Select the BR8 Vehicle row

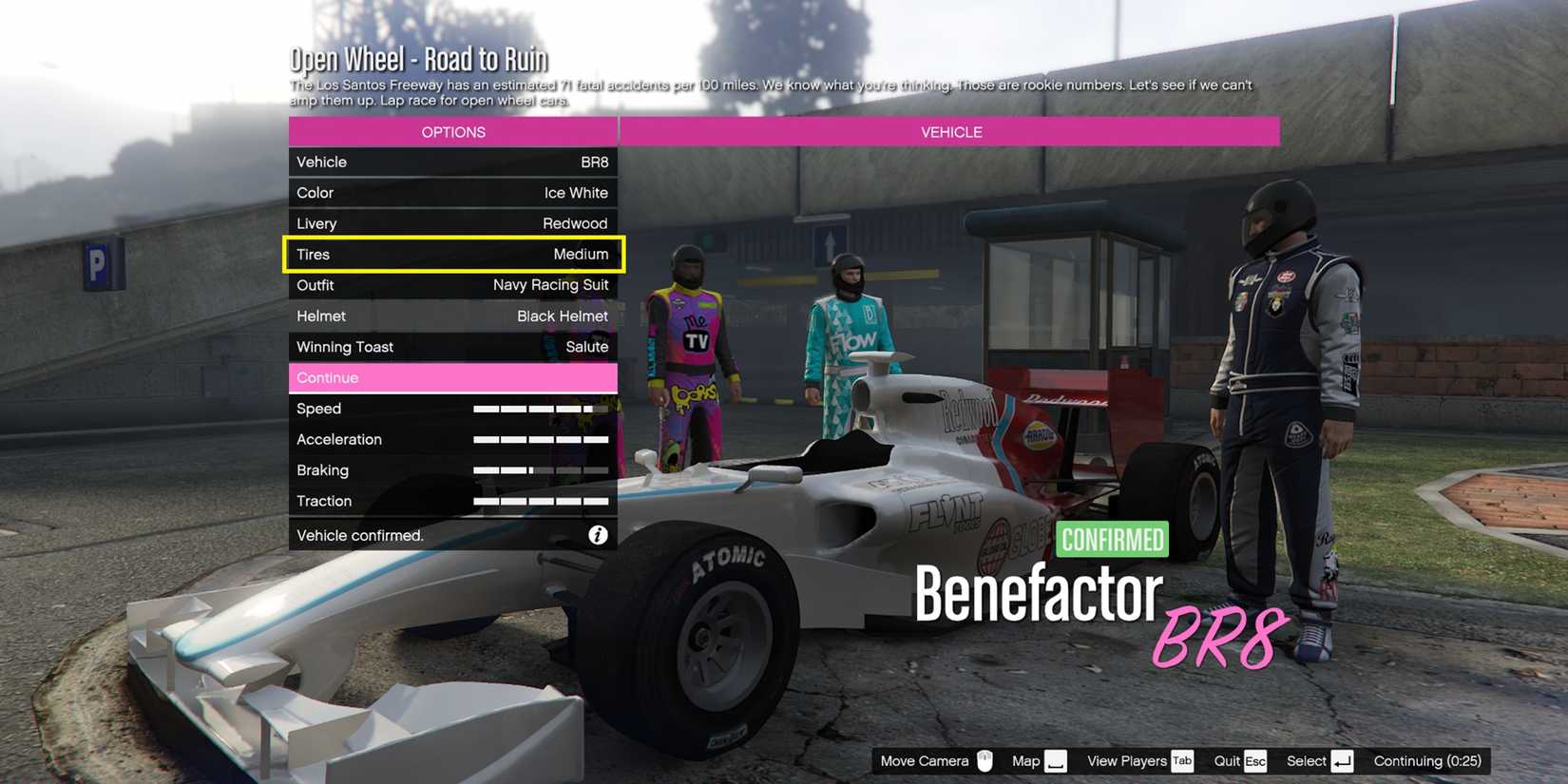[x=453, y=162]
